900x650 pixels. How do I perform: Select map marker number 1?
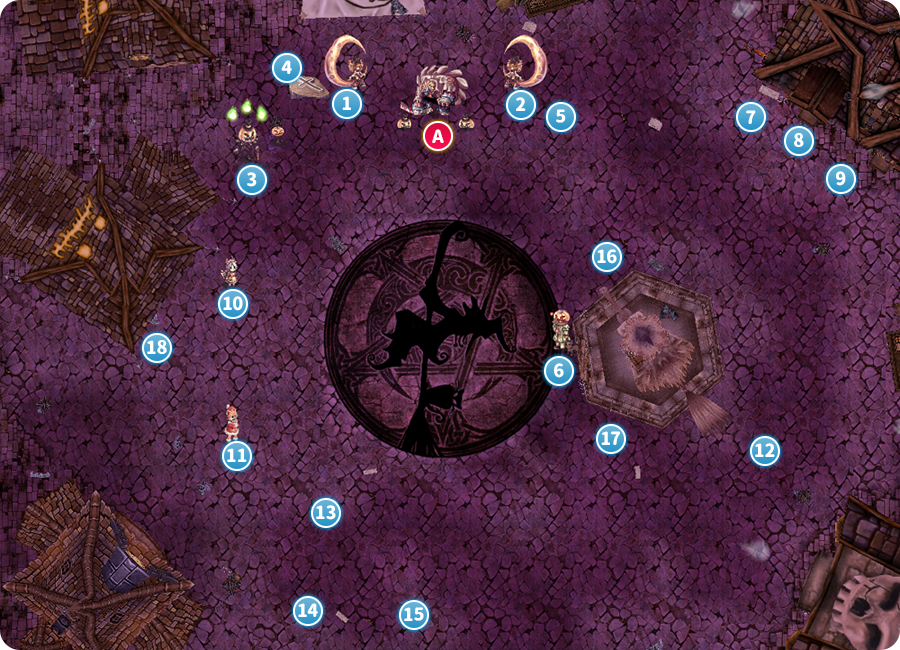pos(347,103)
